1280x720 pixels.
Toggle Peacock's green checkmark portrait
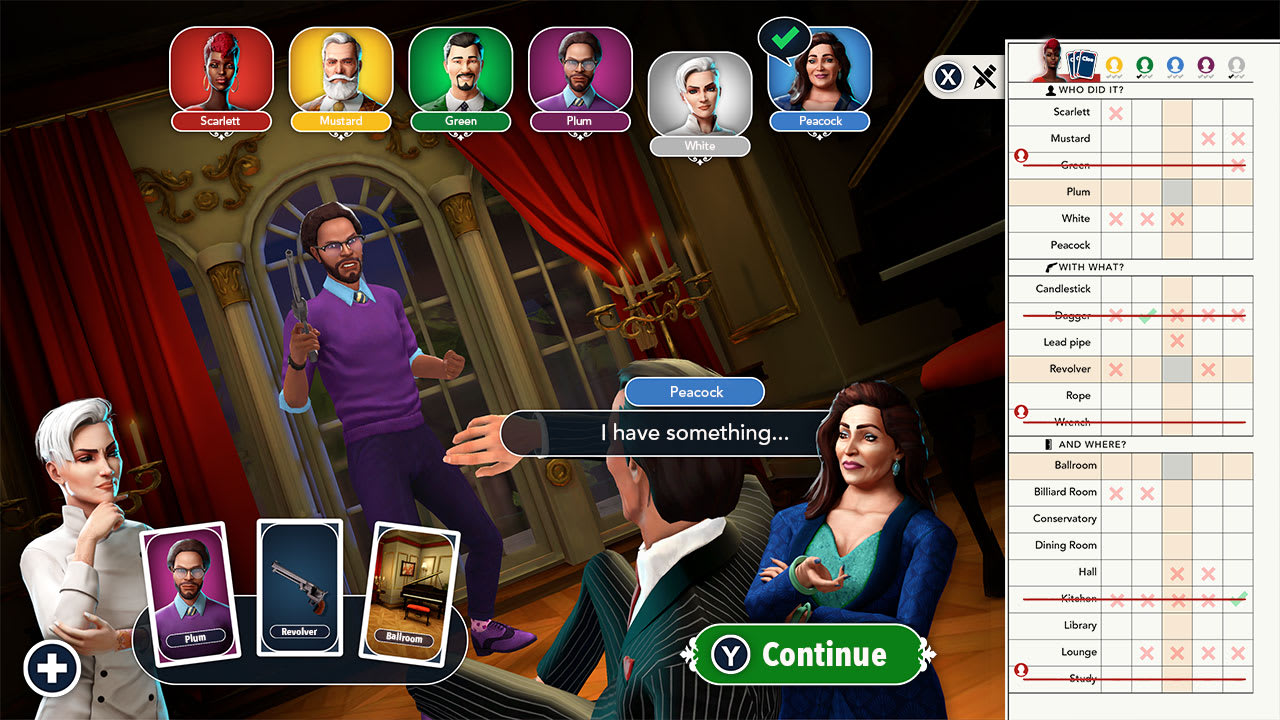click(819, 78)
